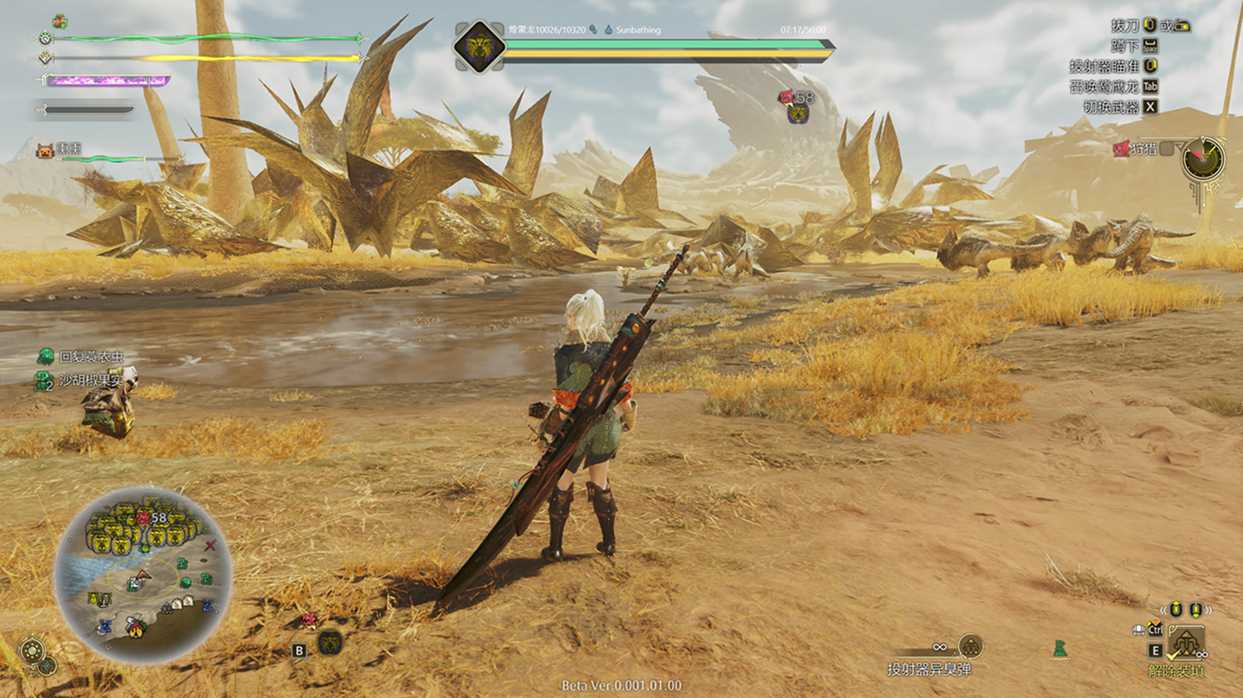The image size is (1243, 698).
Task: Select the 解除装填 item slot
Action: (1187, 642)
